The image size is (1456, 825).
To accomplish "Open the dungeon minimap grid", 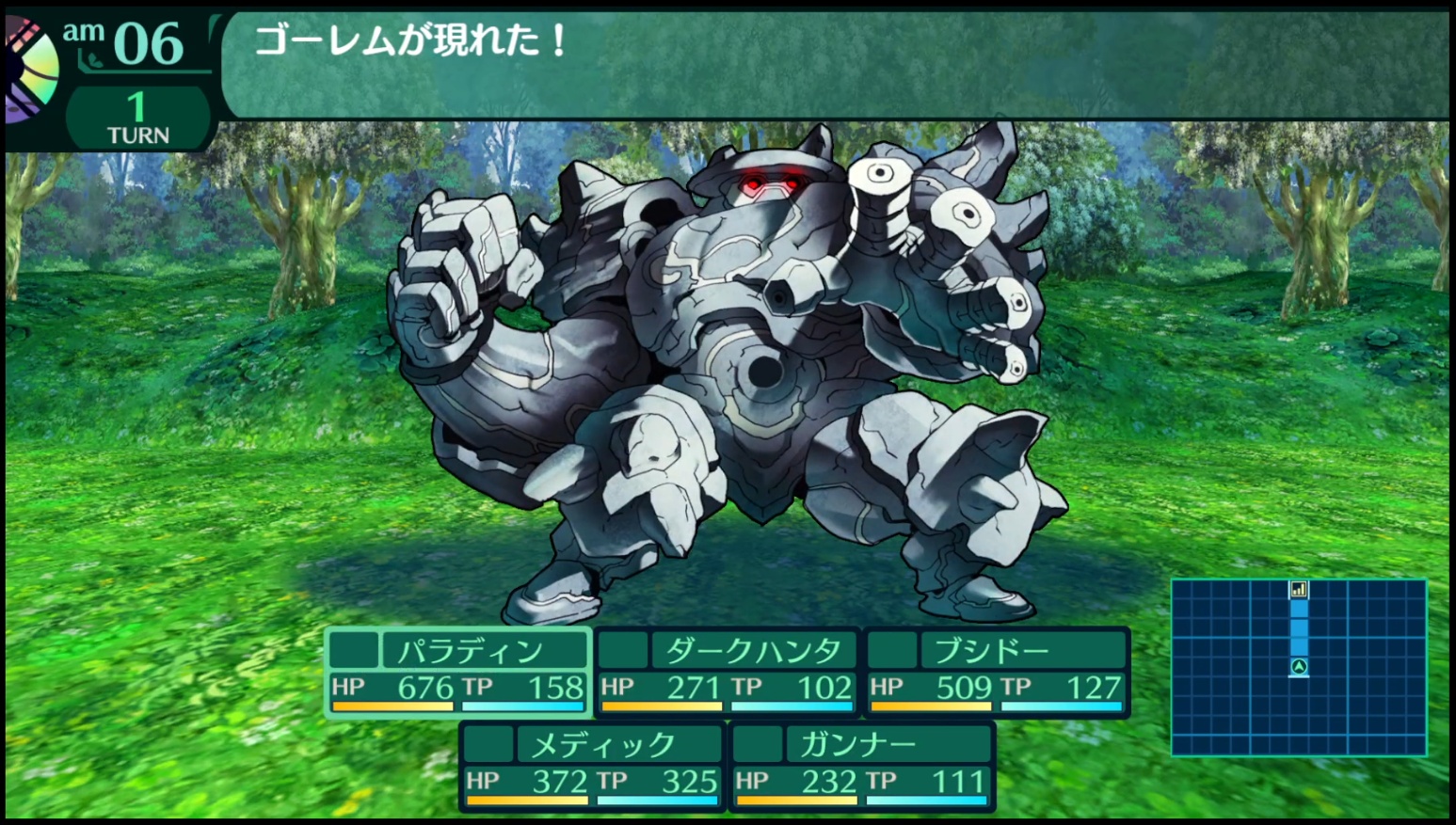I will pos(1298,667).
